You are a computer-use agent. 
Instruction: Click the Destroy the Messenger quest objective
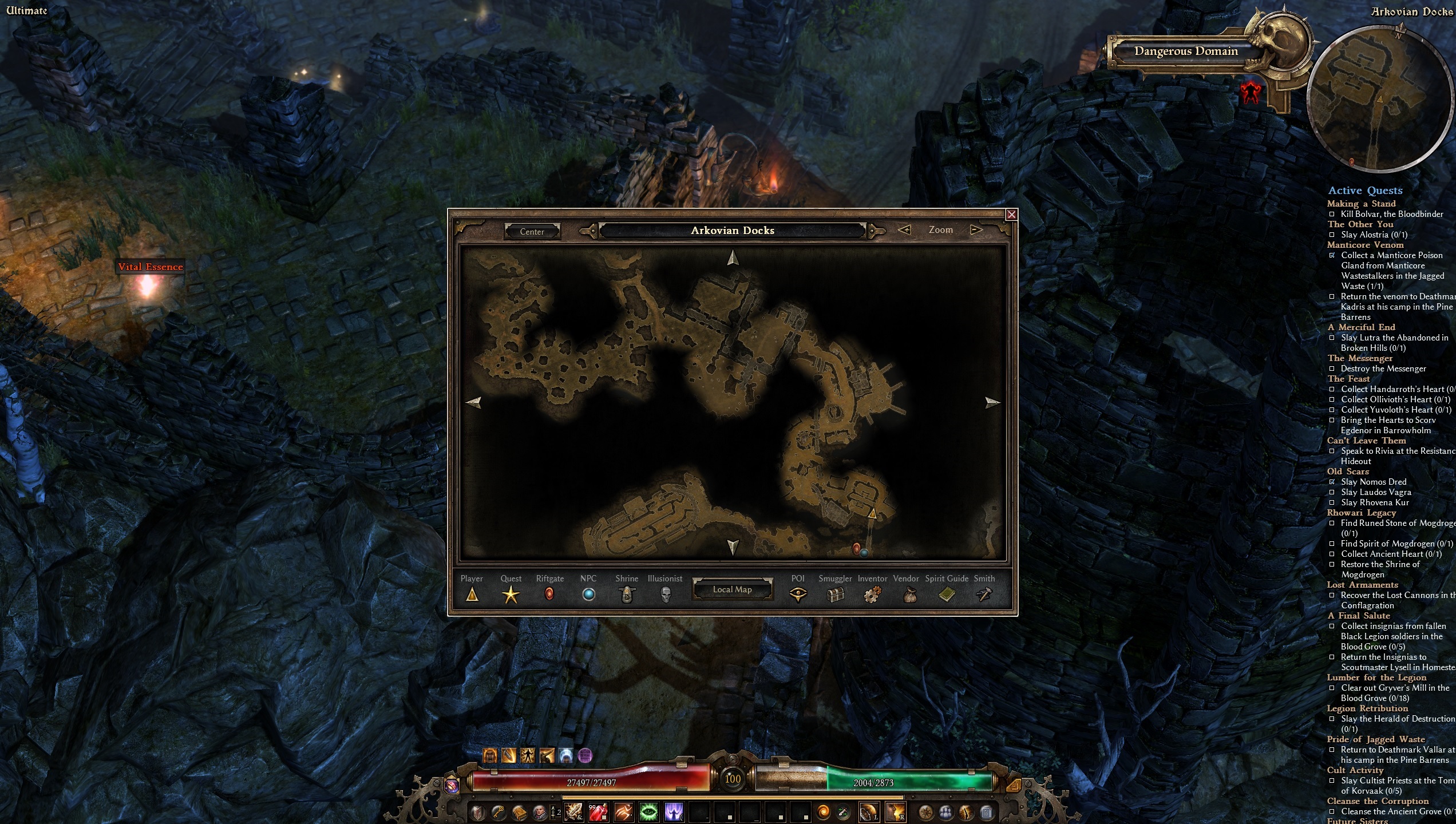click(x=1385, y=369)
